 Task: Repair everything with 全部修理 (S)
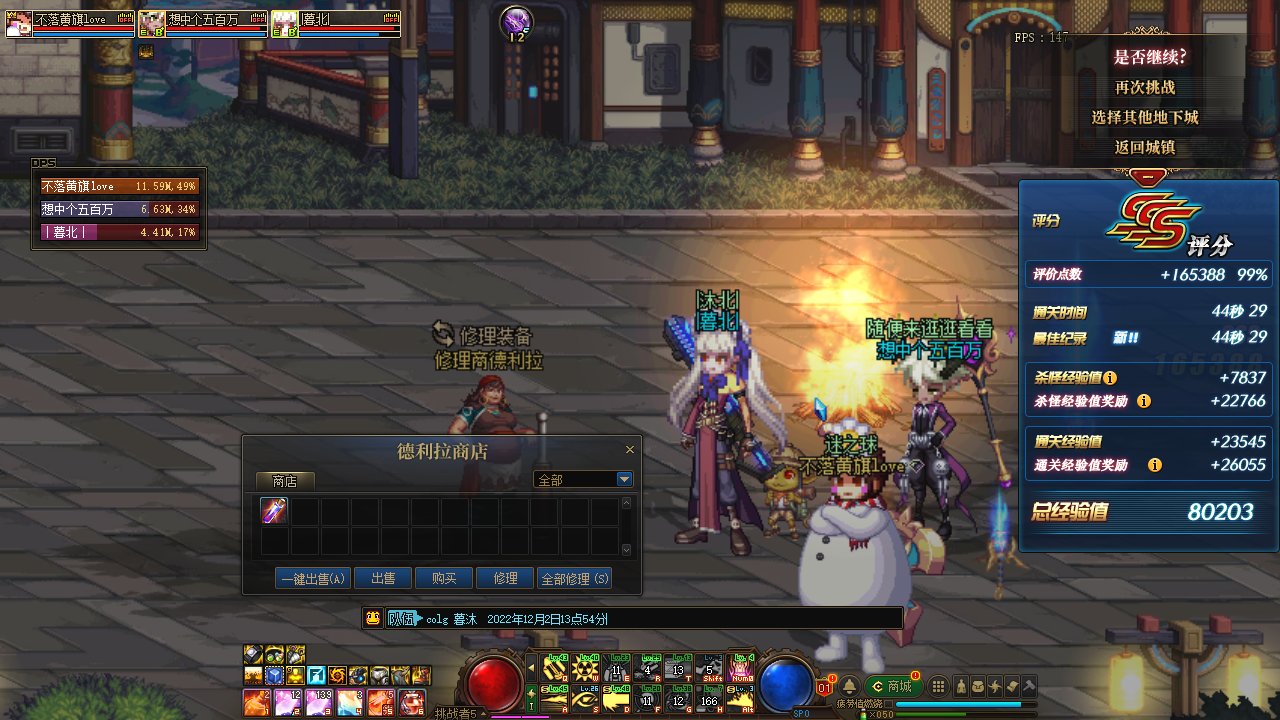pyautogui.click(x=574, y=578)
